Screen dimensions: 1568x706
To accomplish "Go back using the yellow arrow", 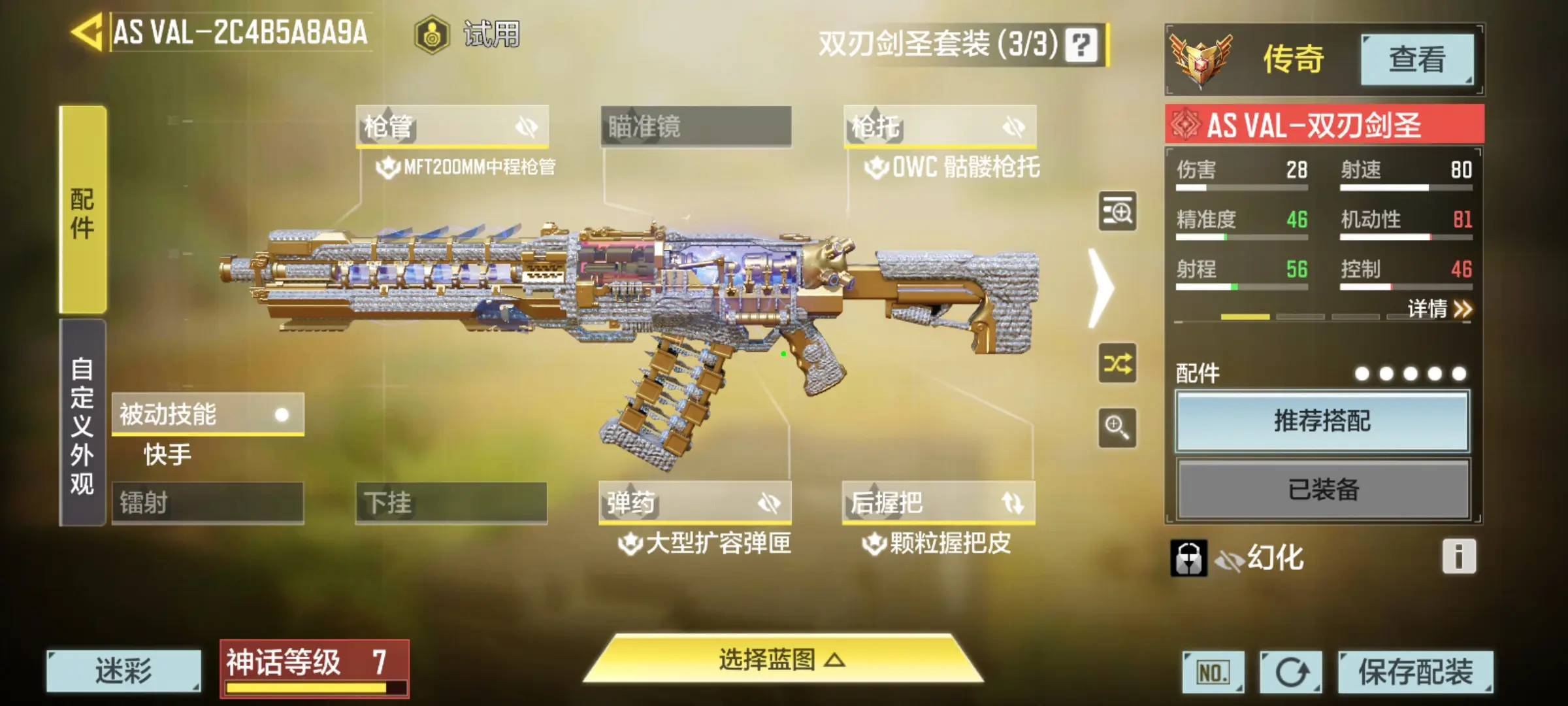I will pos(88,31).
